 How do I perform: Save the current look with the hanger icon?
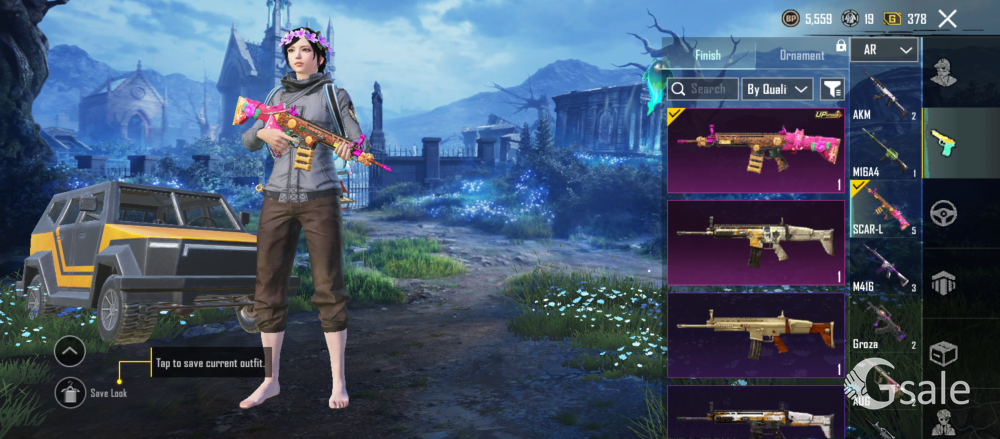coord(69,393)
